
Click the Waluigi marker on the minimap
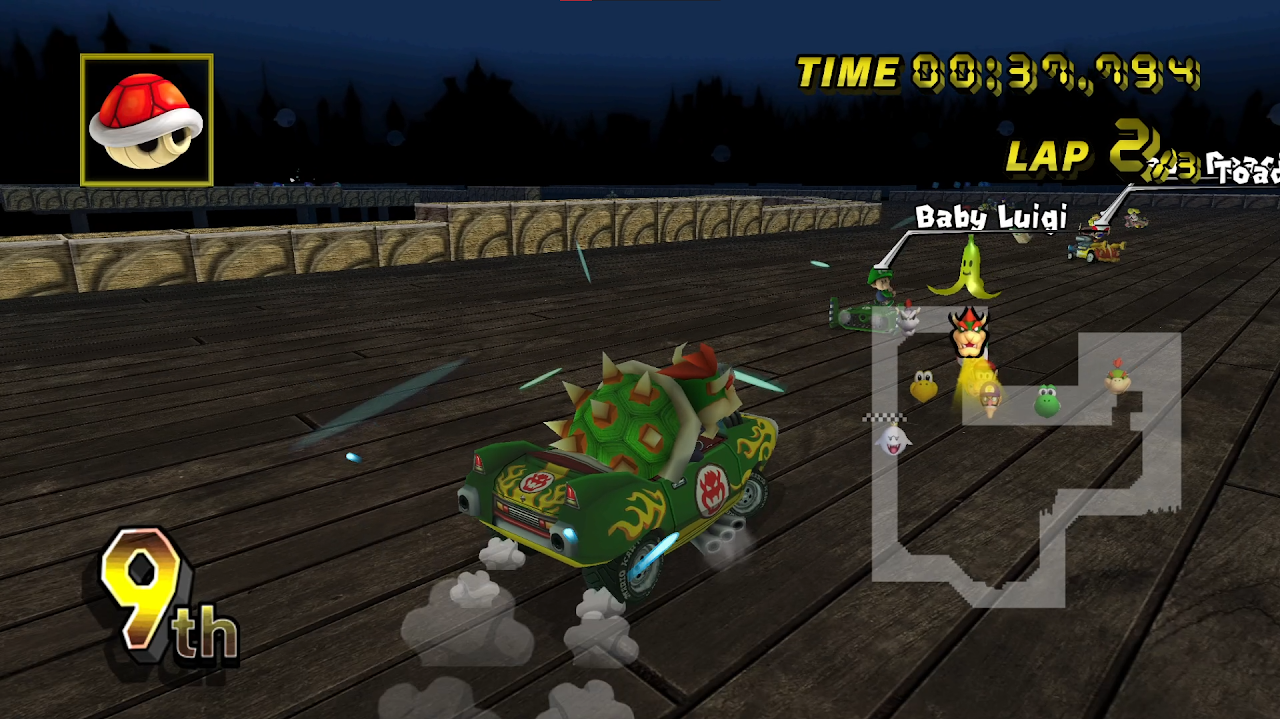point(990,400)
